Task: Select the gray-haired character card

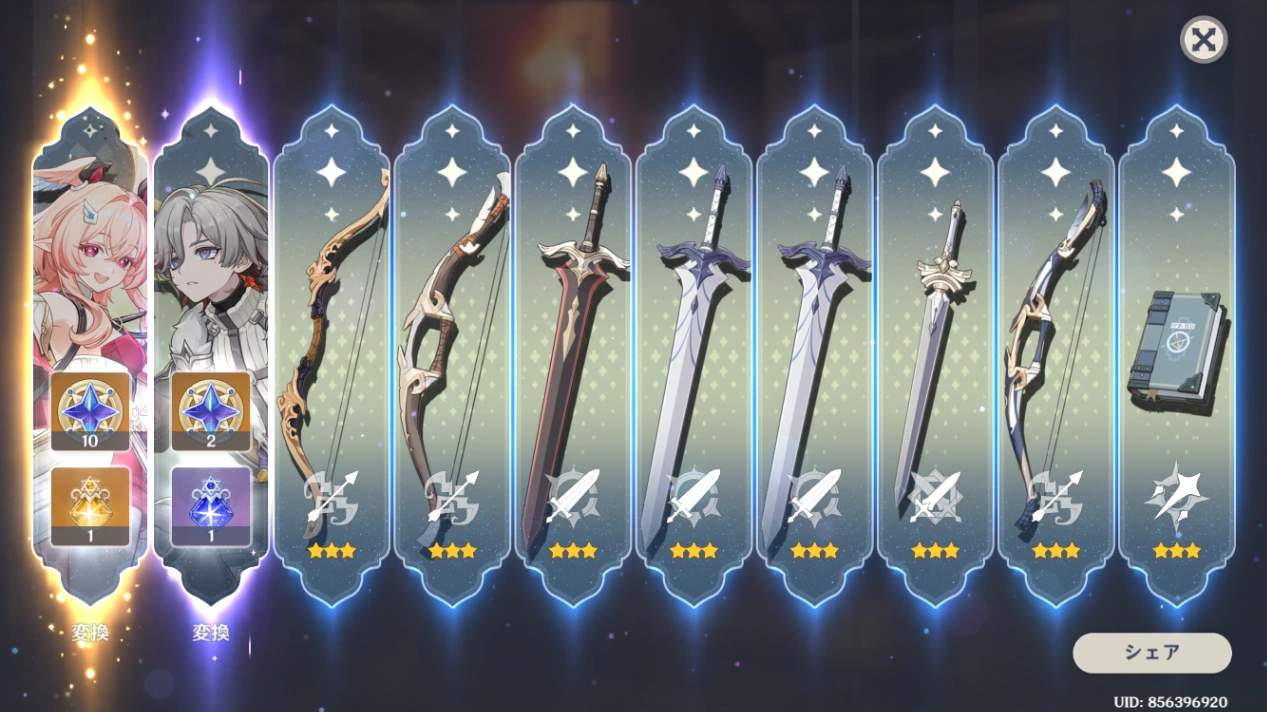Action: (x=211, y=300)
